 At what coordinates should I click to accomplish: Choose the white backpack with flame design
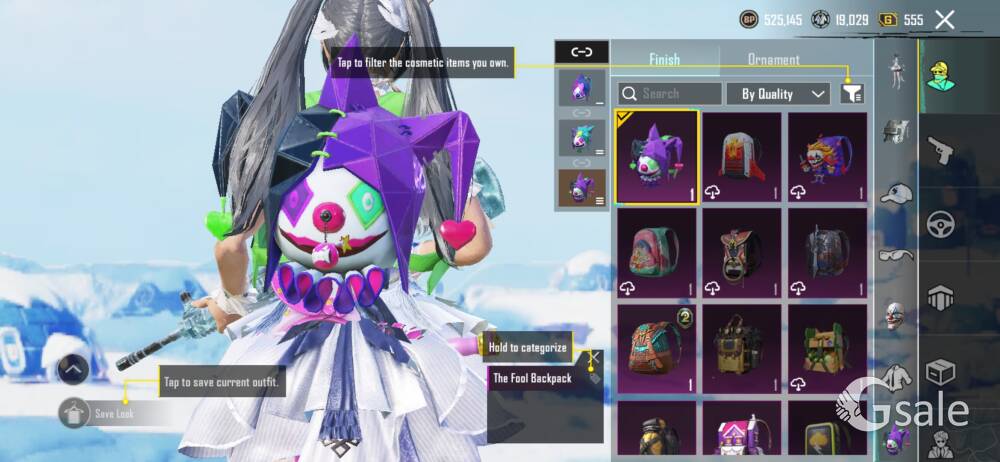click(x=742, y=157)
